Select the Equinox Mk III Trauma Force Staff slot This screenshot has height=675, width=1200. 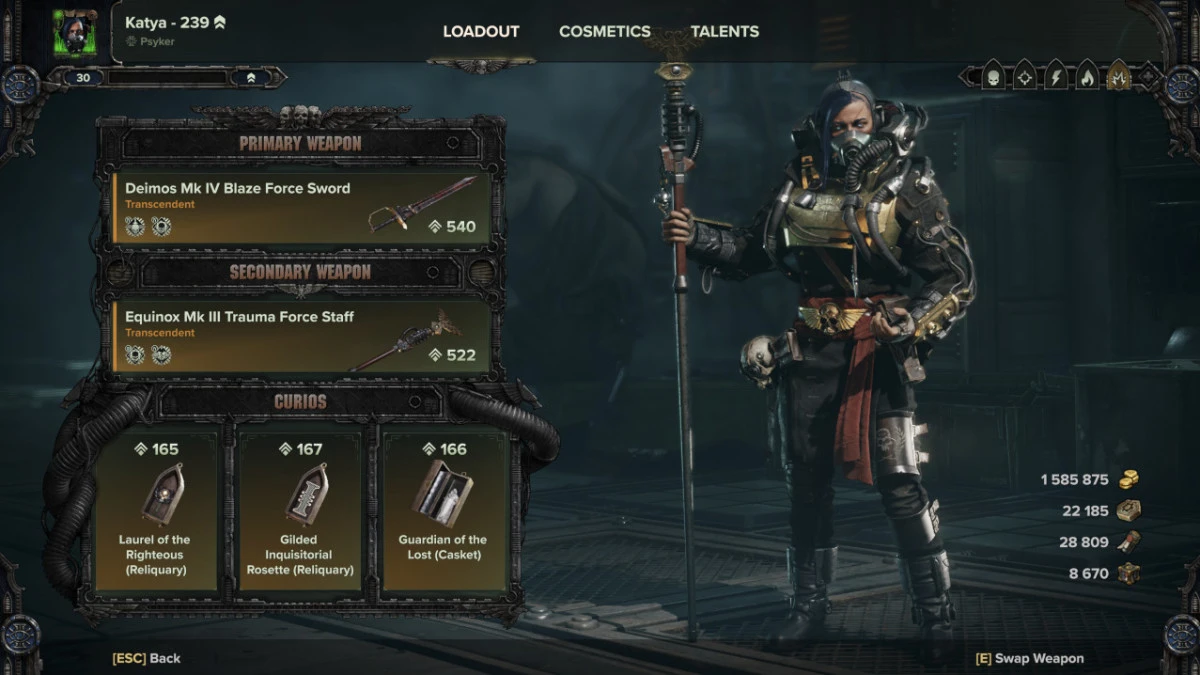[301, 337]
